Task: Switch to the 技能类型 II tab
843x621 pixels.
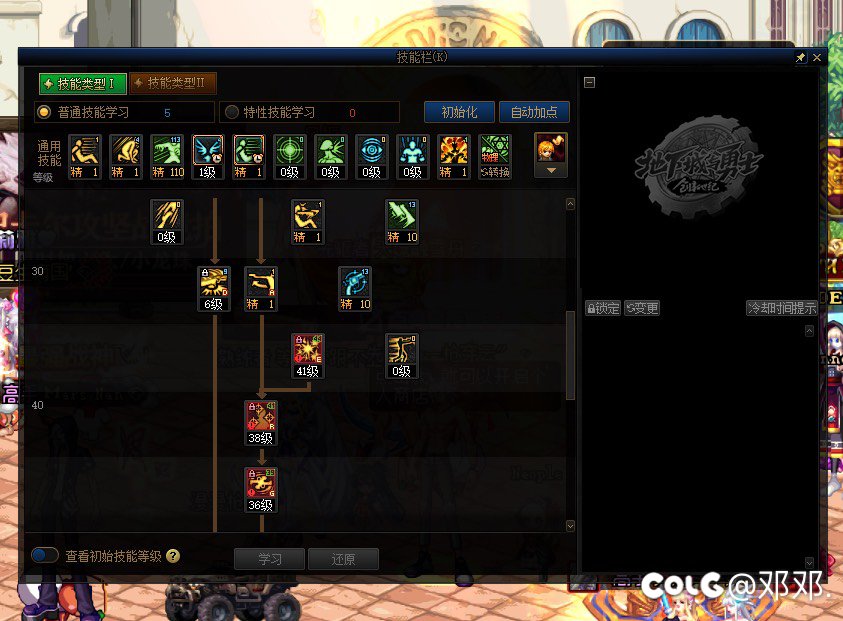Action: 172,83
